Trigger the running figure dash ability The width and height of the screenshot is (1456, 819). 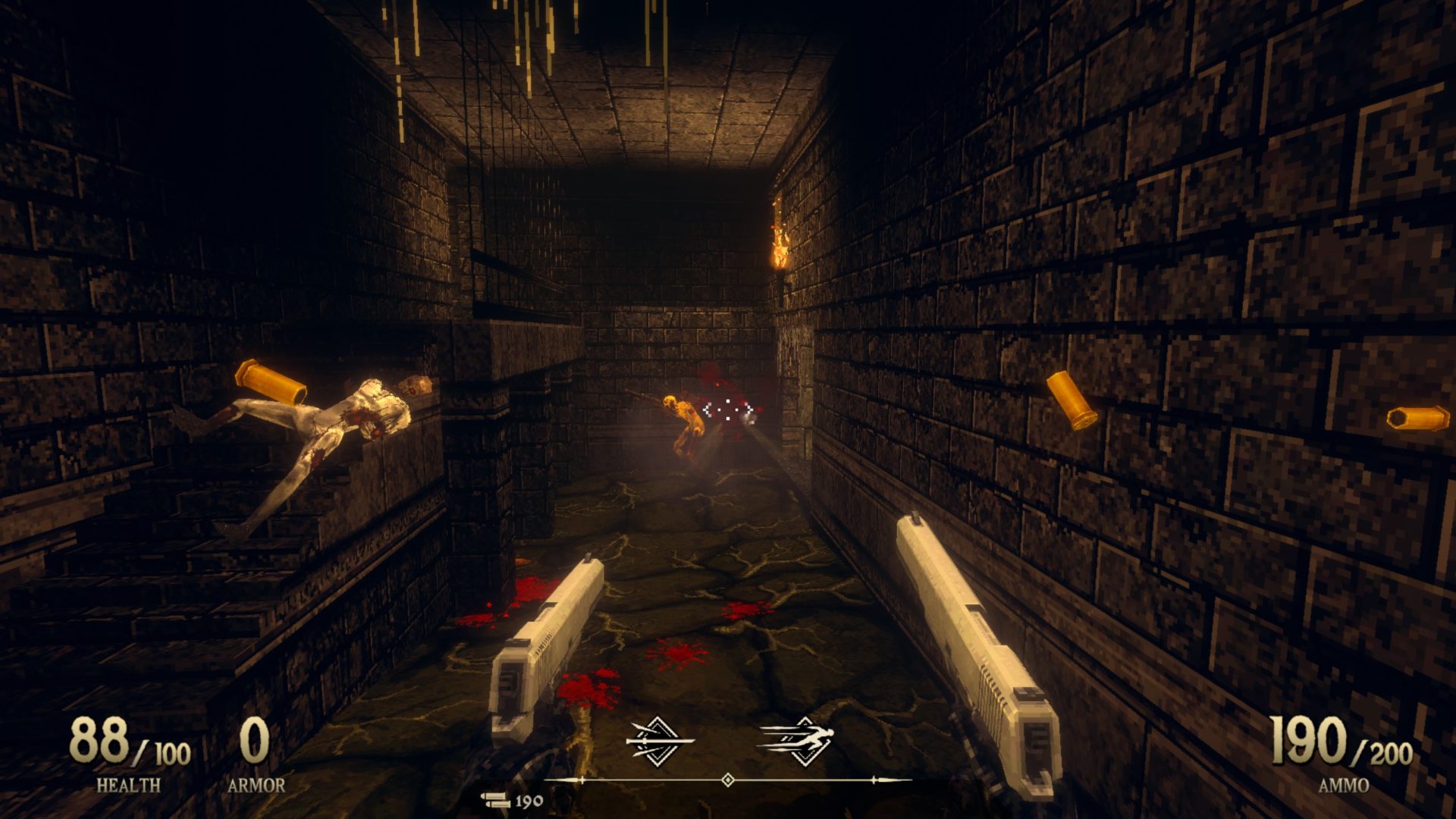click(x=798, y=739)
